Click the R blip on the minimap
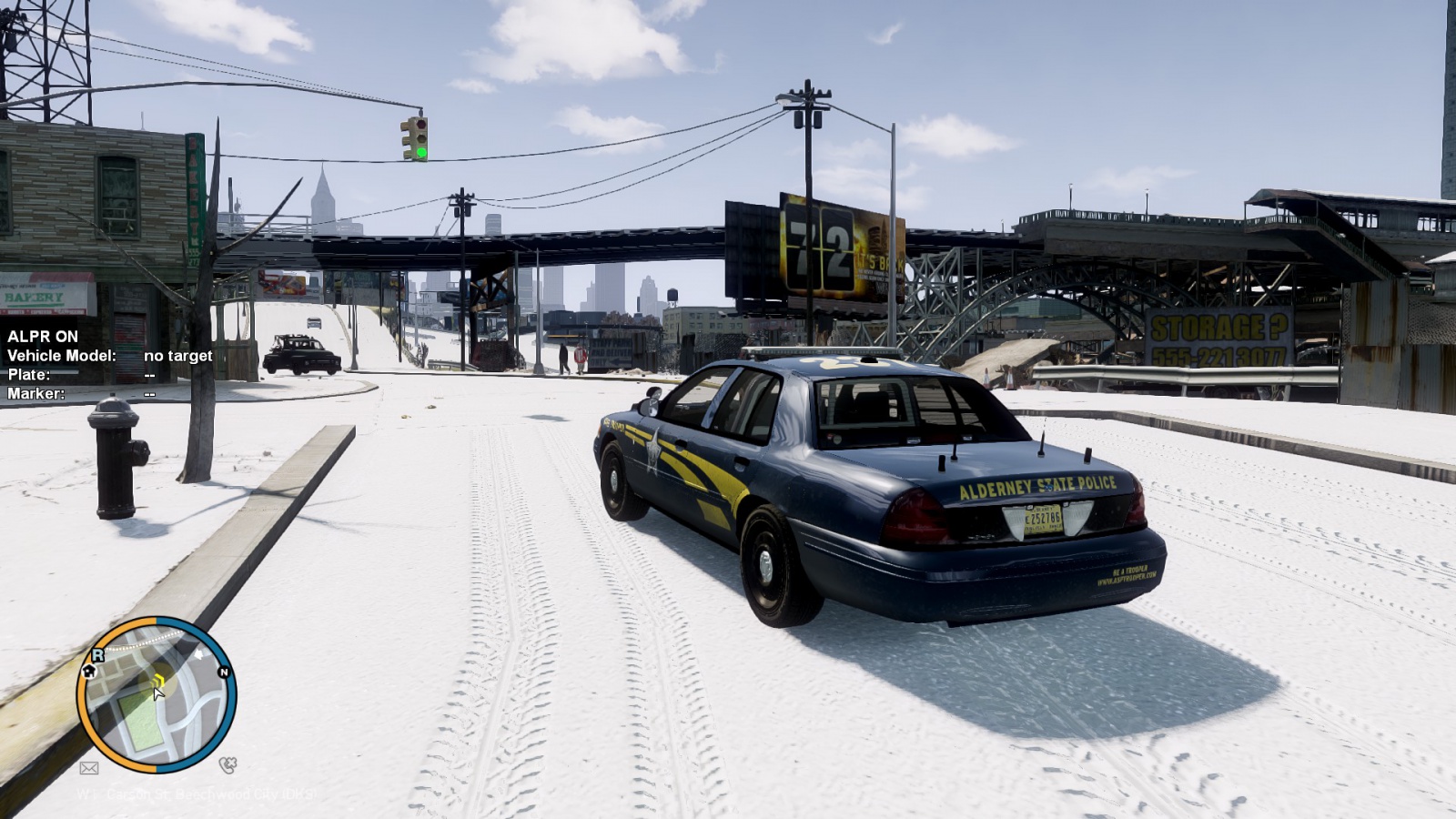The width and height of the screenshot is (1456, 819). [97, 654]
